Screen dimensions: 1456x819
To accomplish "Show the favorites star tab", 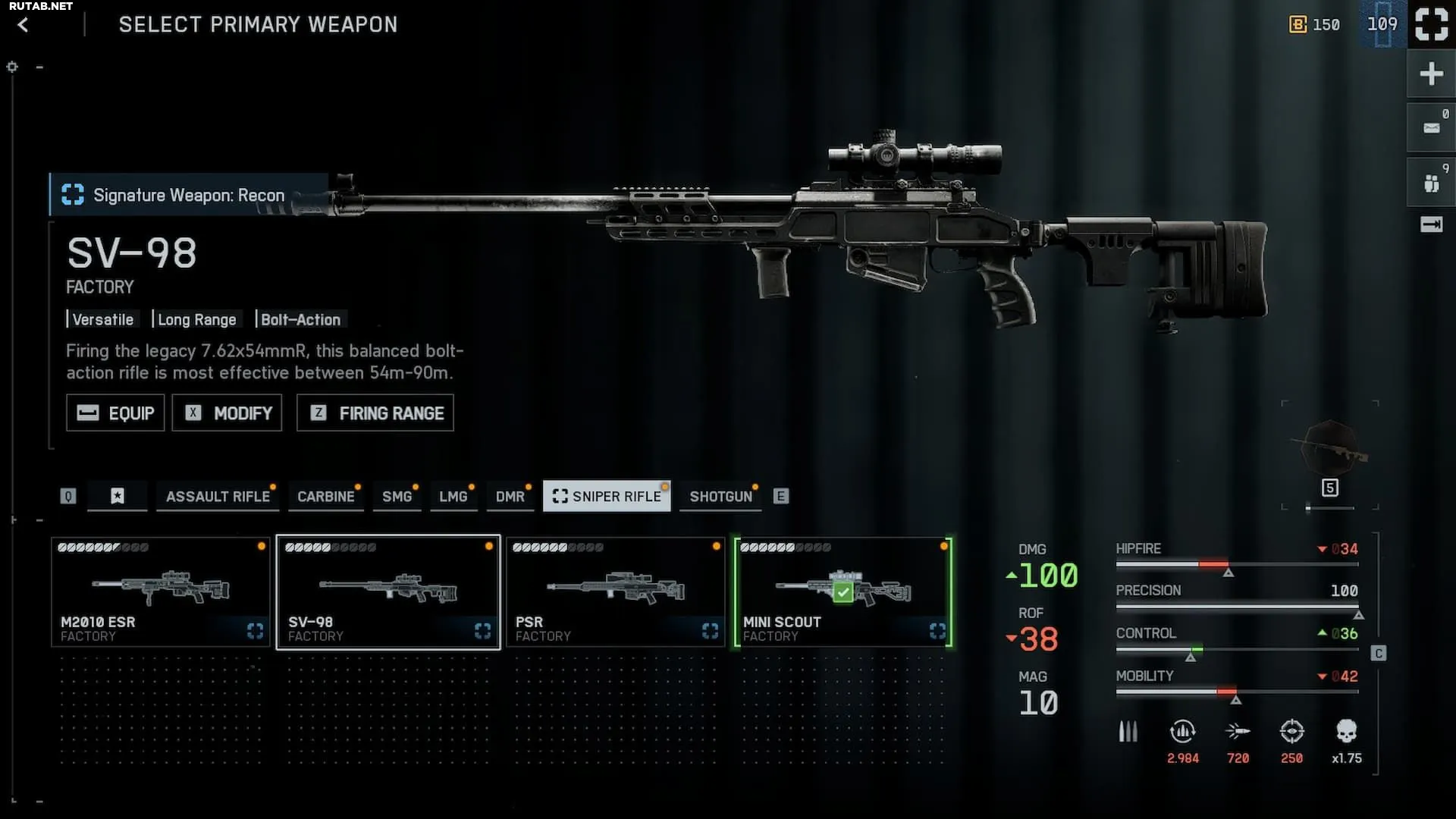I will point(117,497).
